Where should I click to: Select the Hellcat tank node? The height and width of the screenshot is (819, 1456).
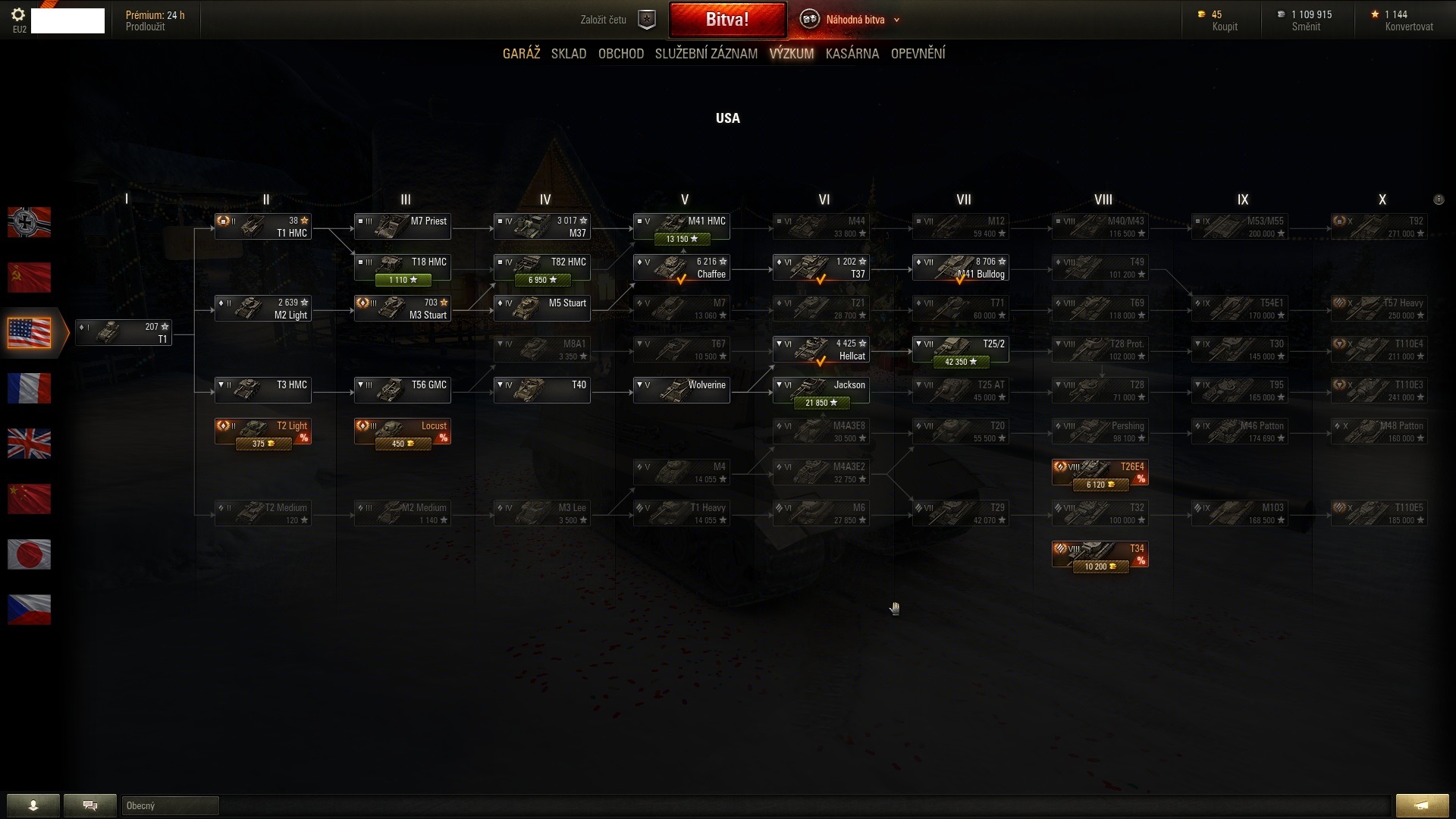click(821, 350)
